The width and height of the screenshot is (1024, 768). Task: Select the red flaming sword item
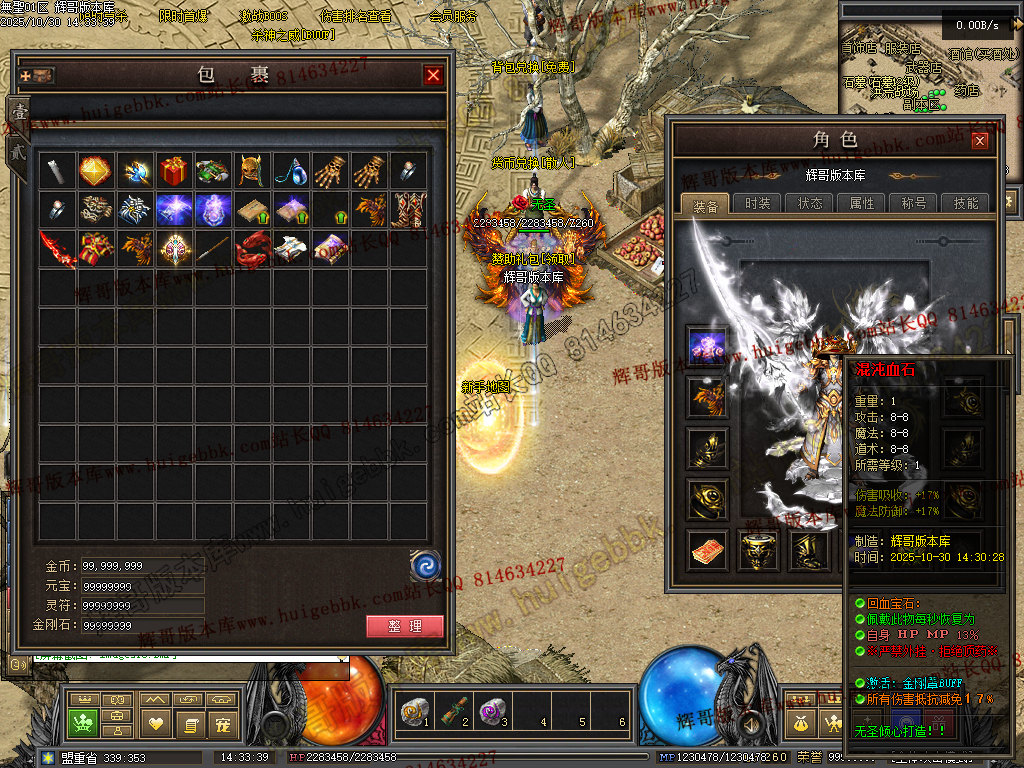pos(57,249)
